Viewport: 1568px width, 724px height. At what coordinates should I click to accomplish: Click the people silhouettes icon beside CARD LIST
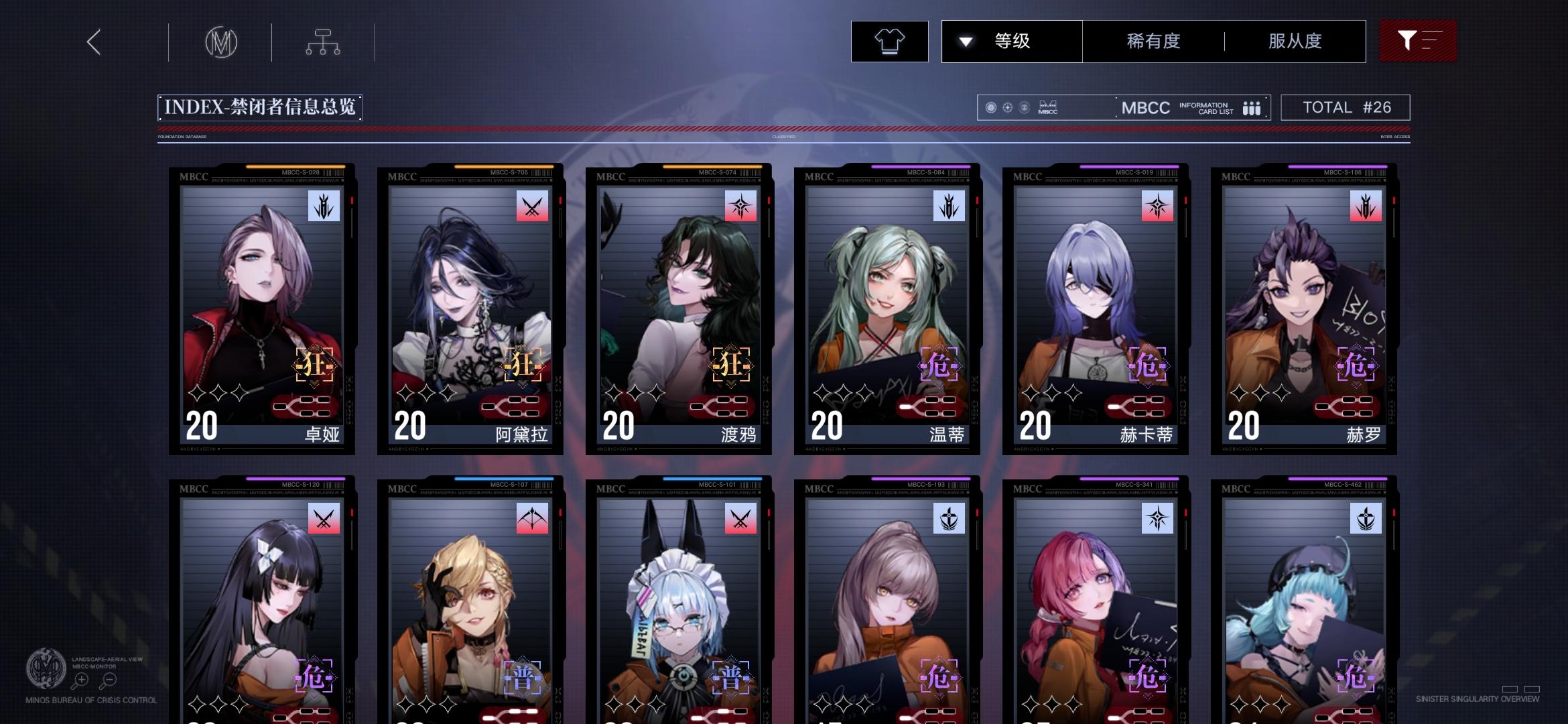[x=1252, y=107]
